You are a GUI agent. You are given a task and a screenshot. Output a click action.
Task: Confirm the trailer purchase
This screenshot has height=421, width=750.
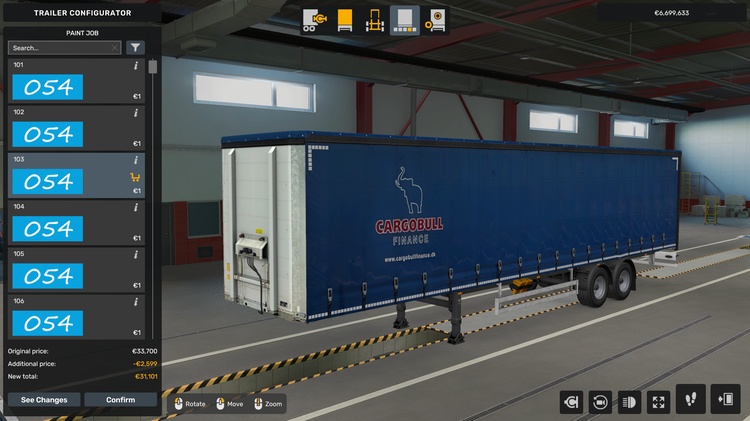121,400
